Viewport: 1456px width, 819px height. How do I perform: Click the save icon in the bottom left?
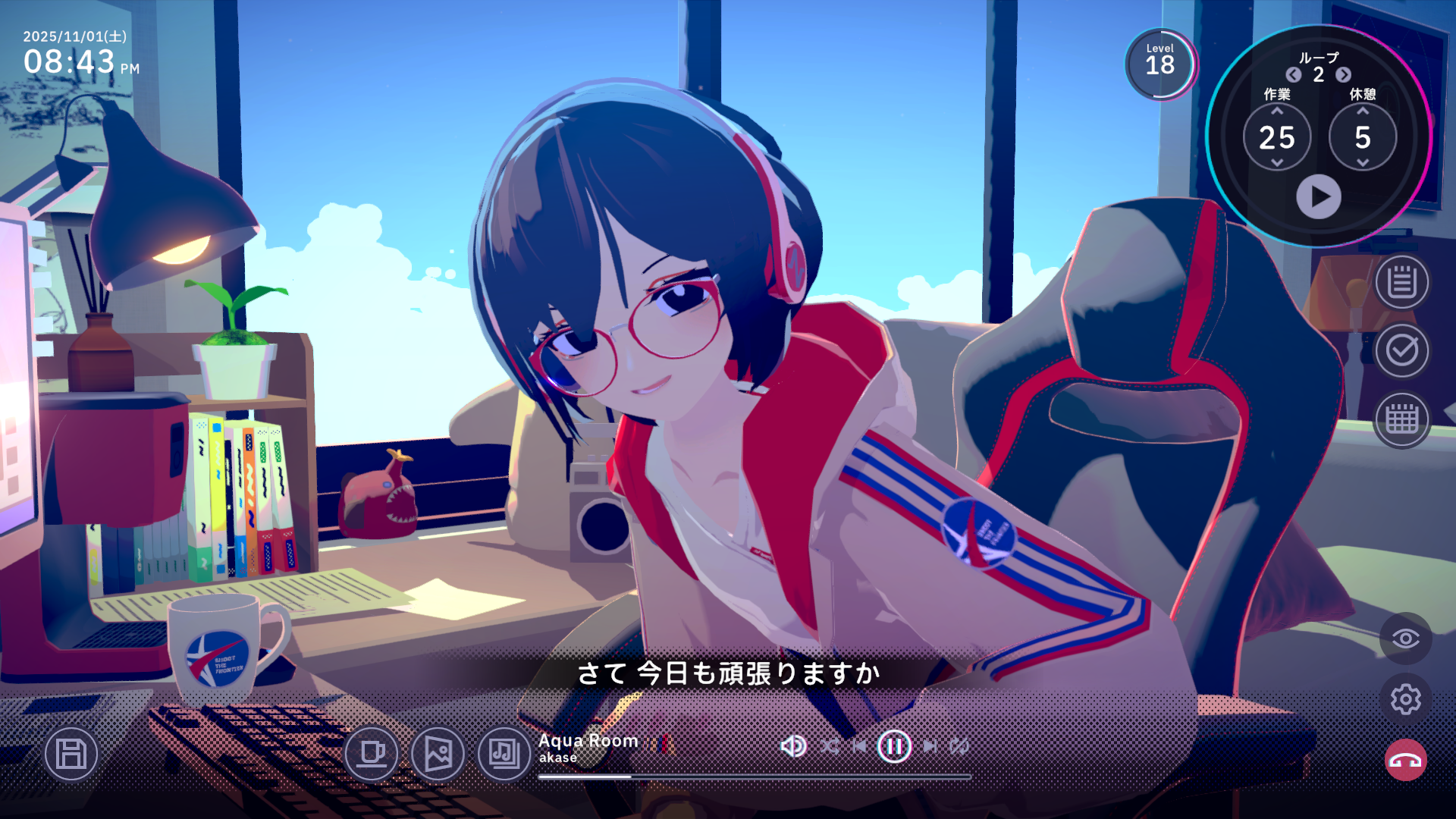(71, 754)
